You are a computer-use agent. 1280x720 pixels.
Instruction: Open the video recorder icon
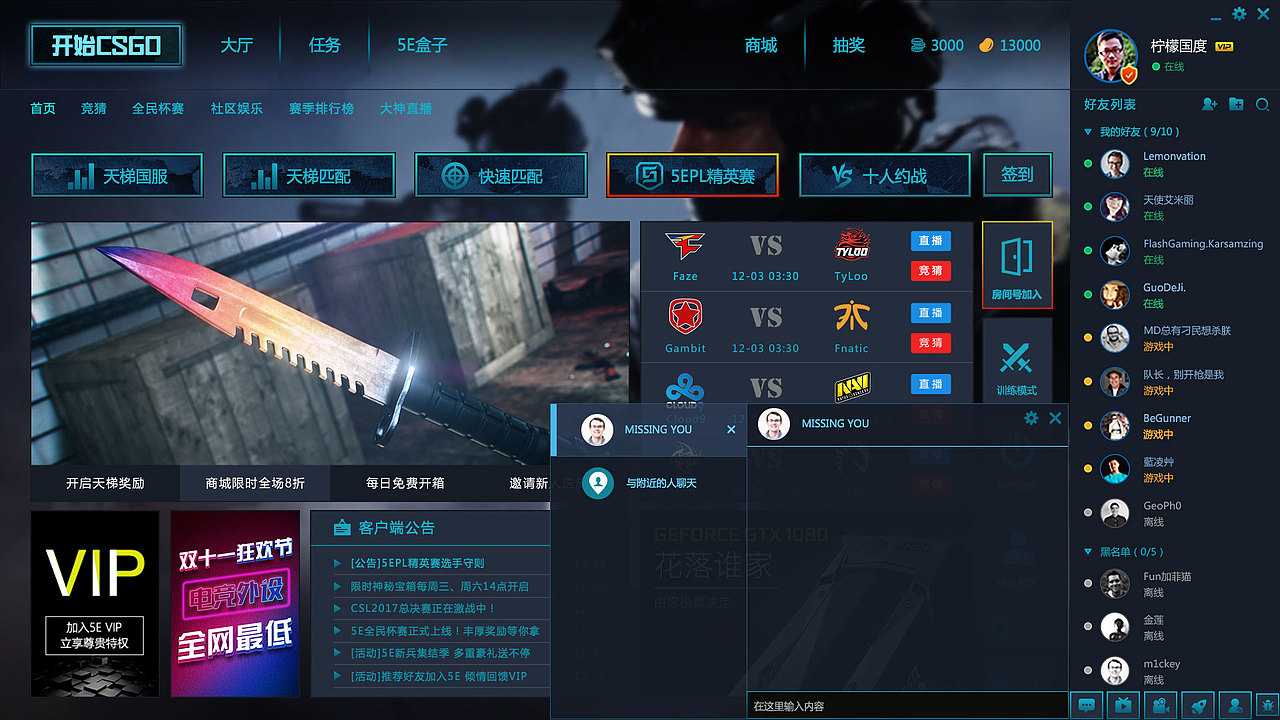point(1160,705)
